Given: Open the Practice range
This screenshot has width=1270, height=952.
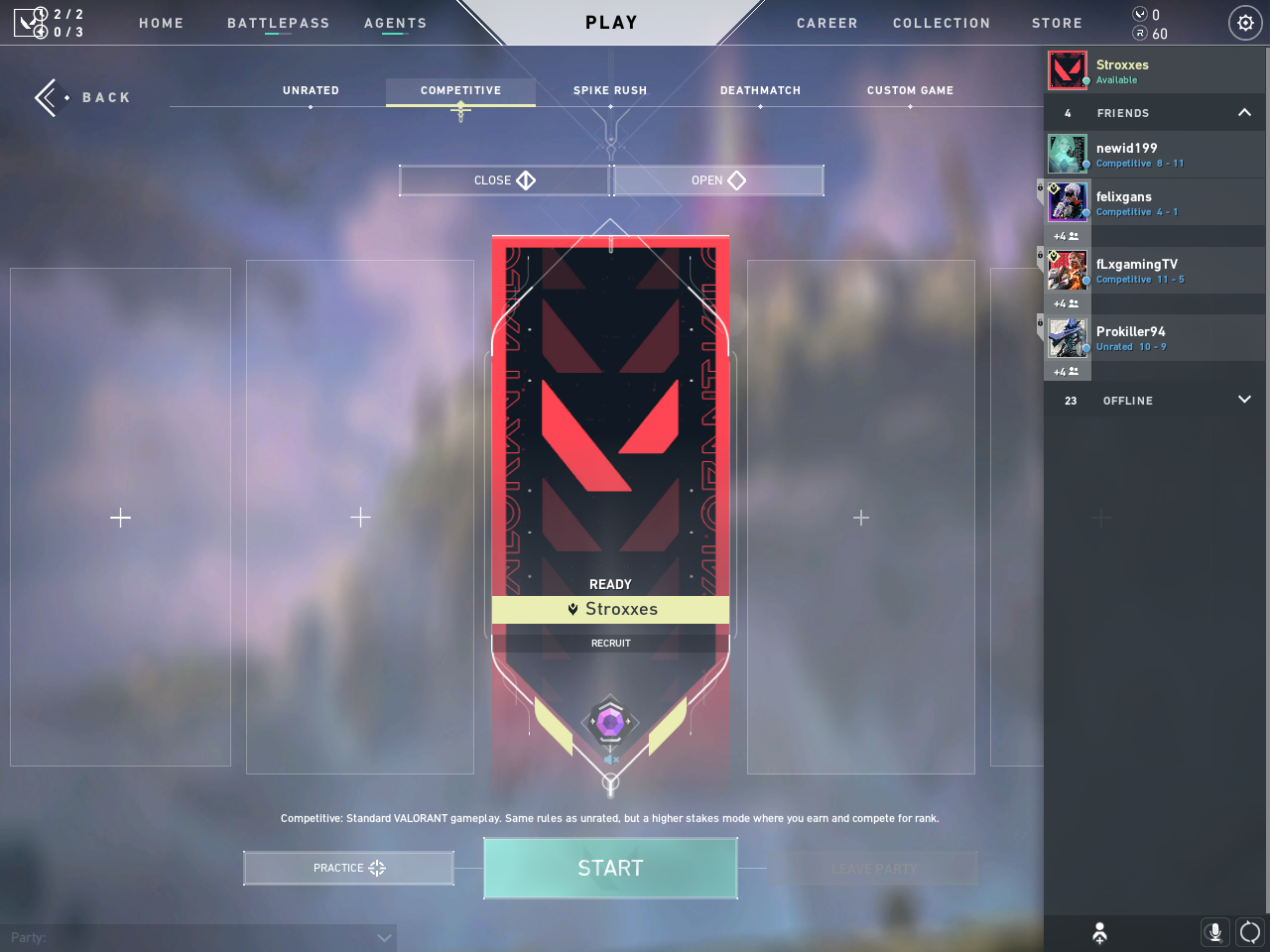Looking at the screenshot, I should [348, 868].
